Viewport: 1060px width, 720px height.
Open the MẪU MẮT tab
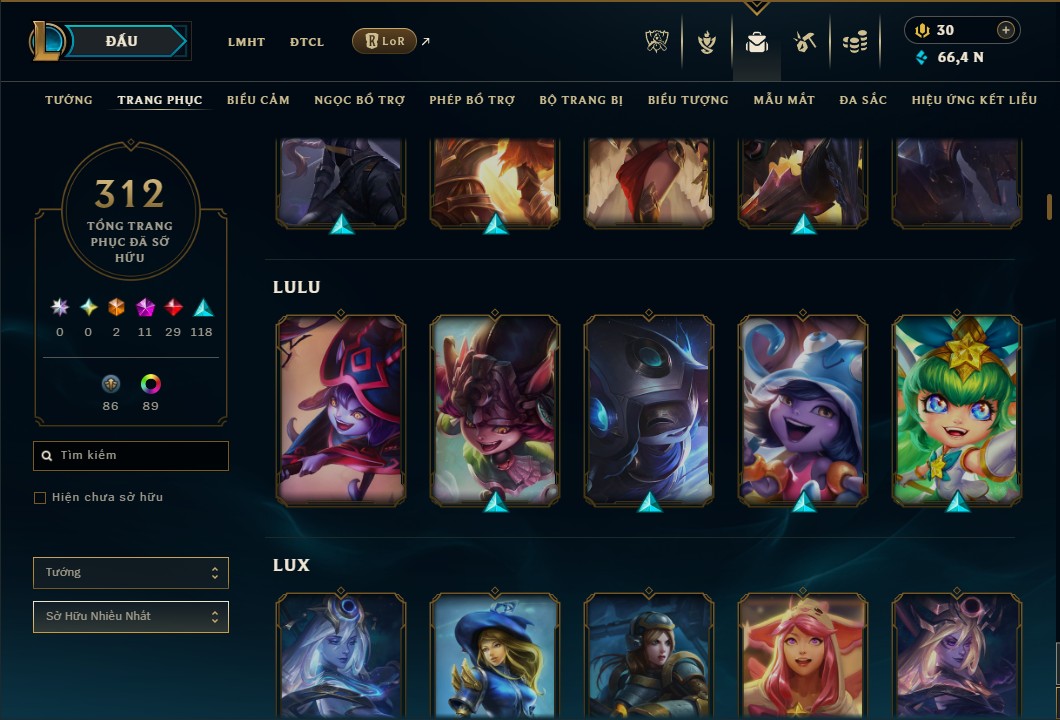(784, 100)
